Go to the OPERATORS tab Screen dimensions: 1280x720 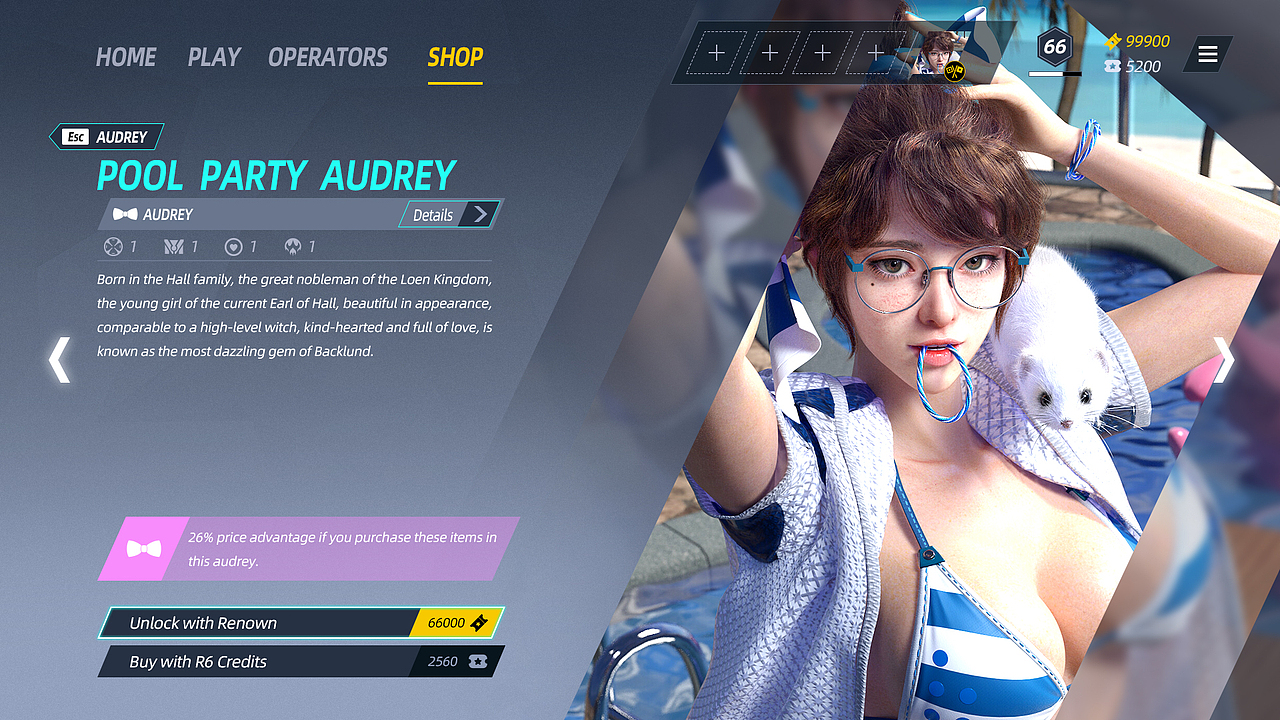click(328, 58)
